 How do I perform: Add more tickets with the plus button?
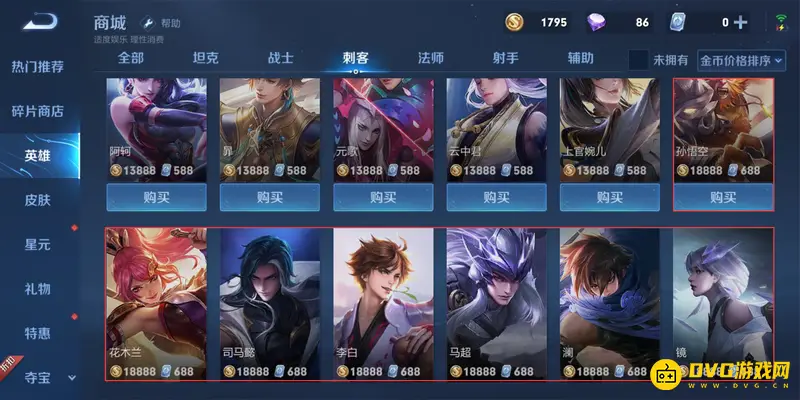click(740, 22)
